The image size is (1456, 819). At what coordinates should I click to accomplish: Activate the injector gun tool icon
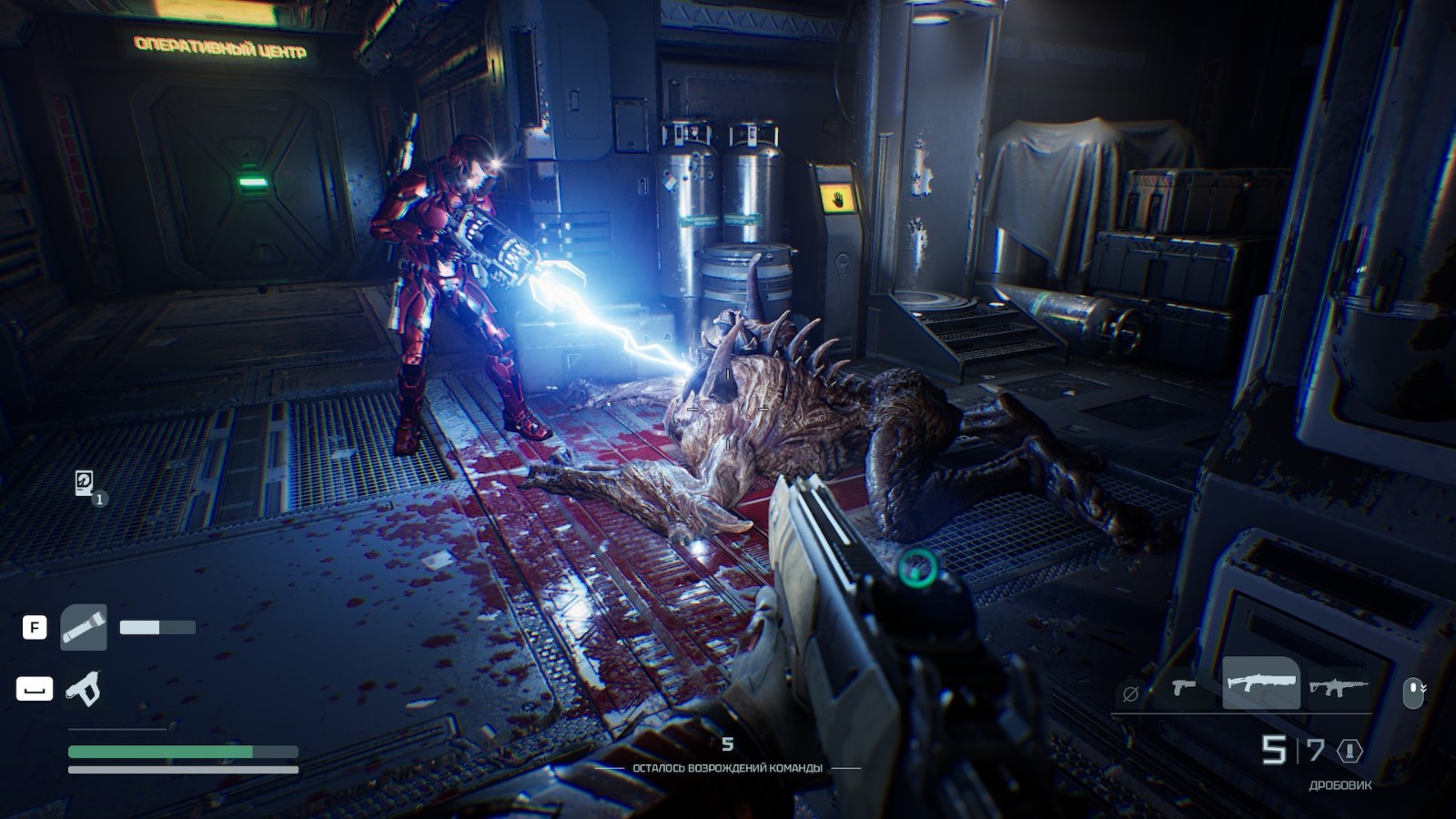(83, 689)
